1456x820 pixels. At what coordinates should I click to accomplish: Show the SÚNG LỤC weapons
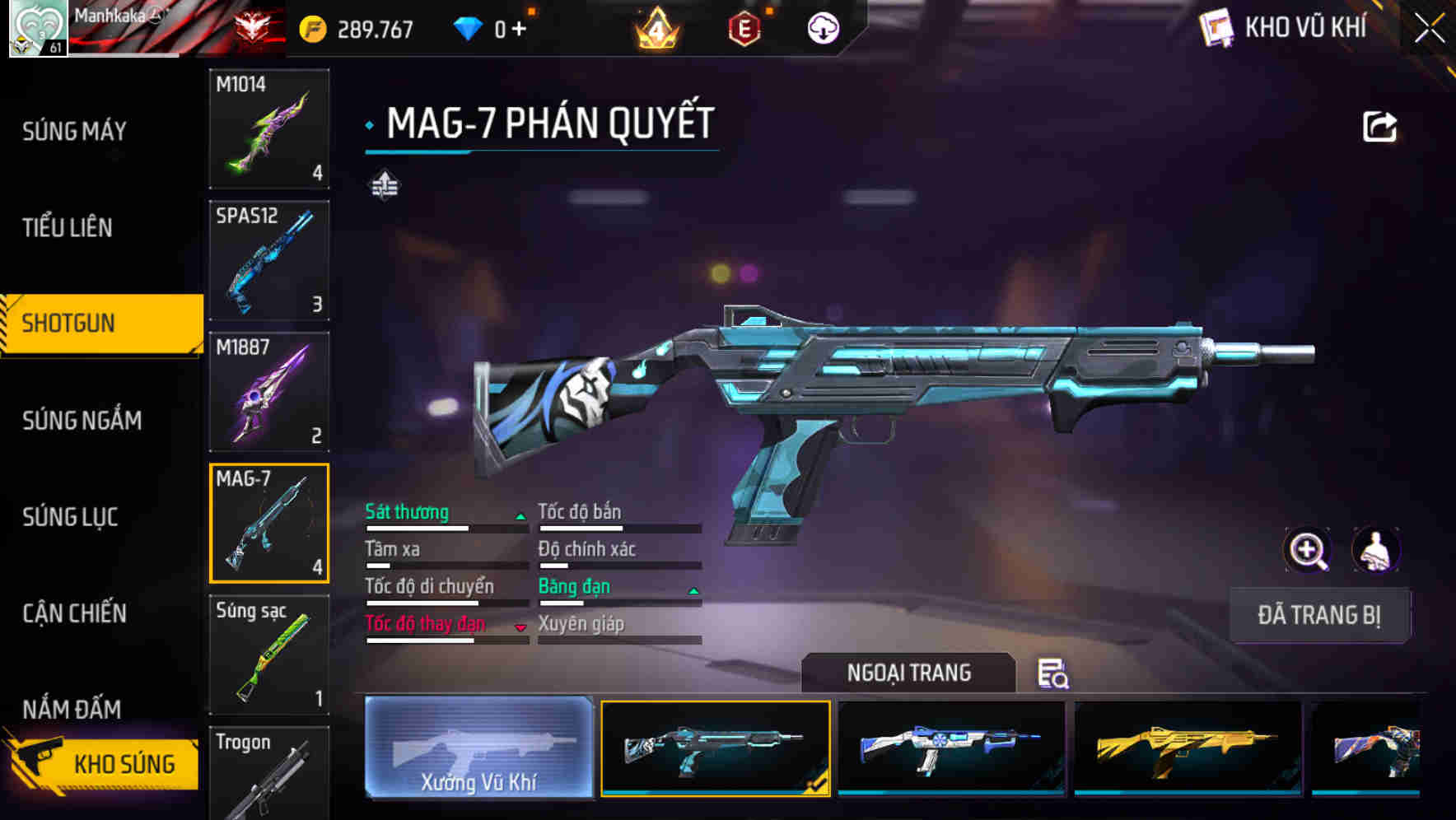(70, 517)
